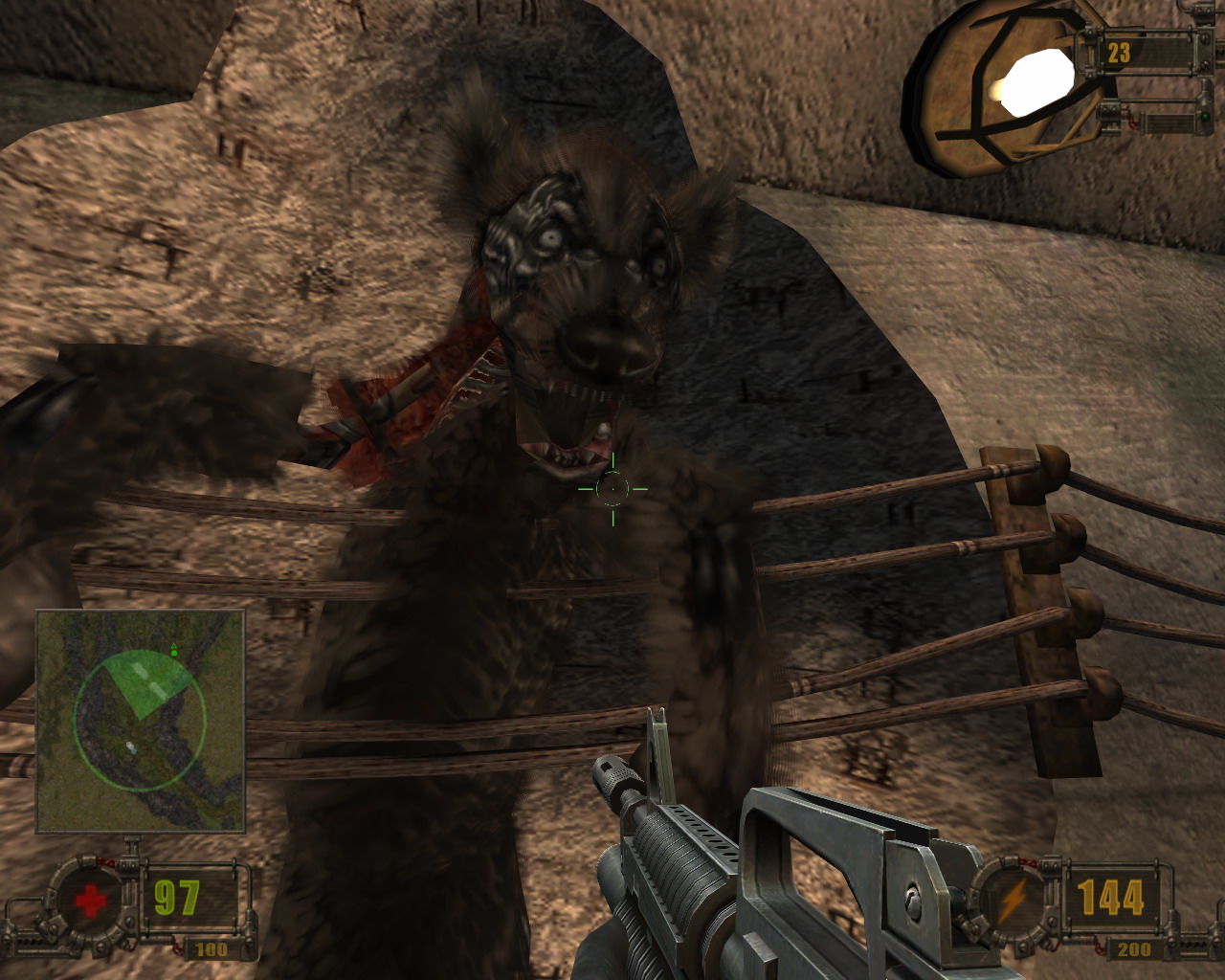Click the red cross health icon
This screenshot has height=980, width=1225.
pos(89,899)
